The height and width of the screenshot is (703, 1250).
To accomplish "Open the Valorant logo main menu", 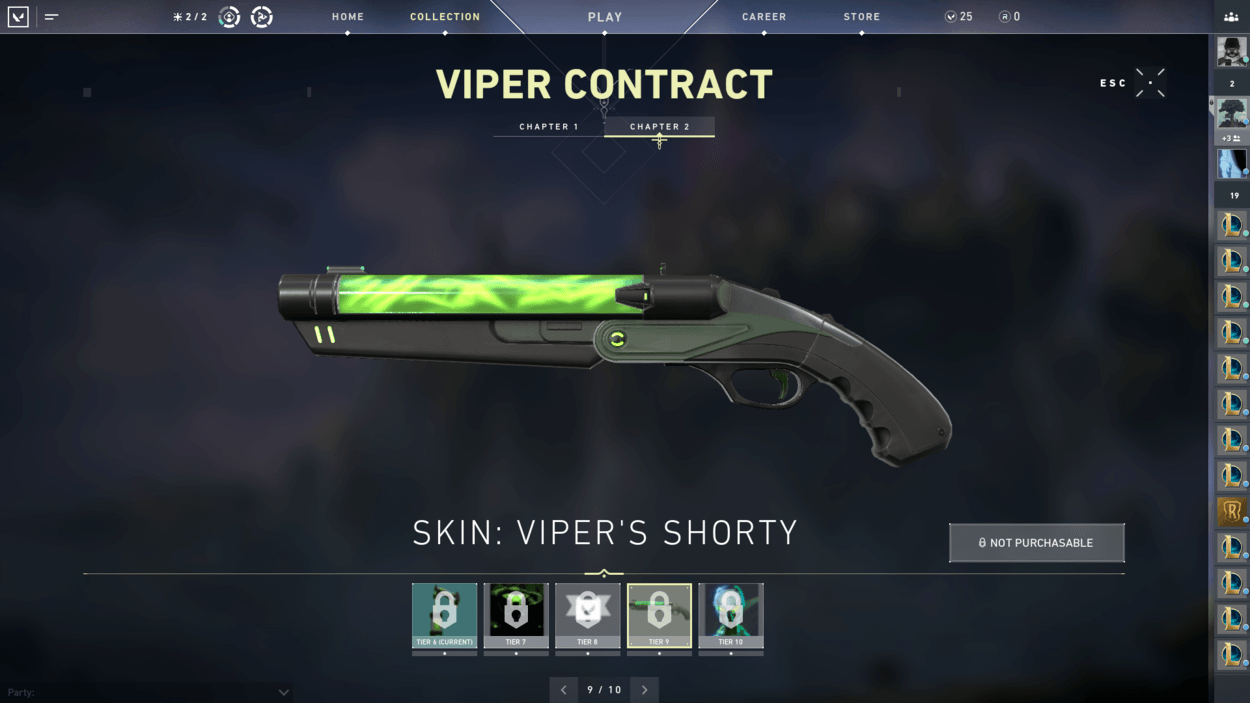I will coord(18,17).
